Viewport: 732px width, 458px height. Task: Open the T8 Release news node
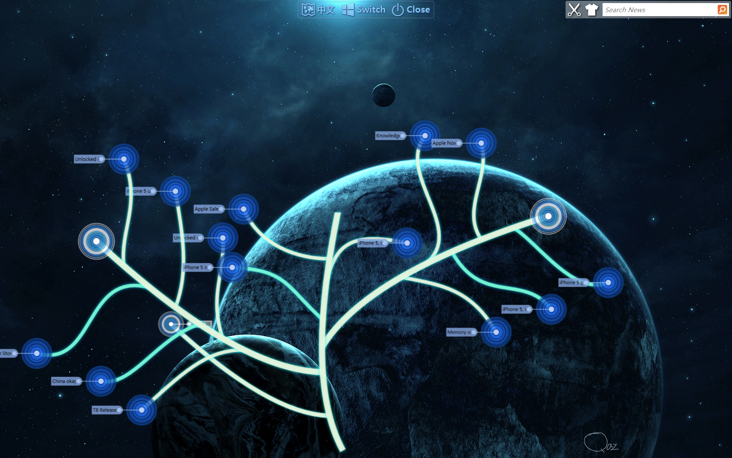141,410
